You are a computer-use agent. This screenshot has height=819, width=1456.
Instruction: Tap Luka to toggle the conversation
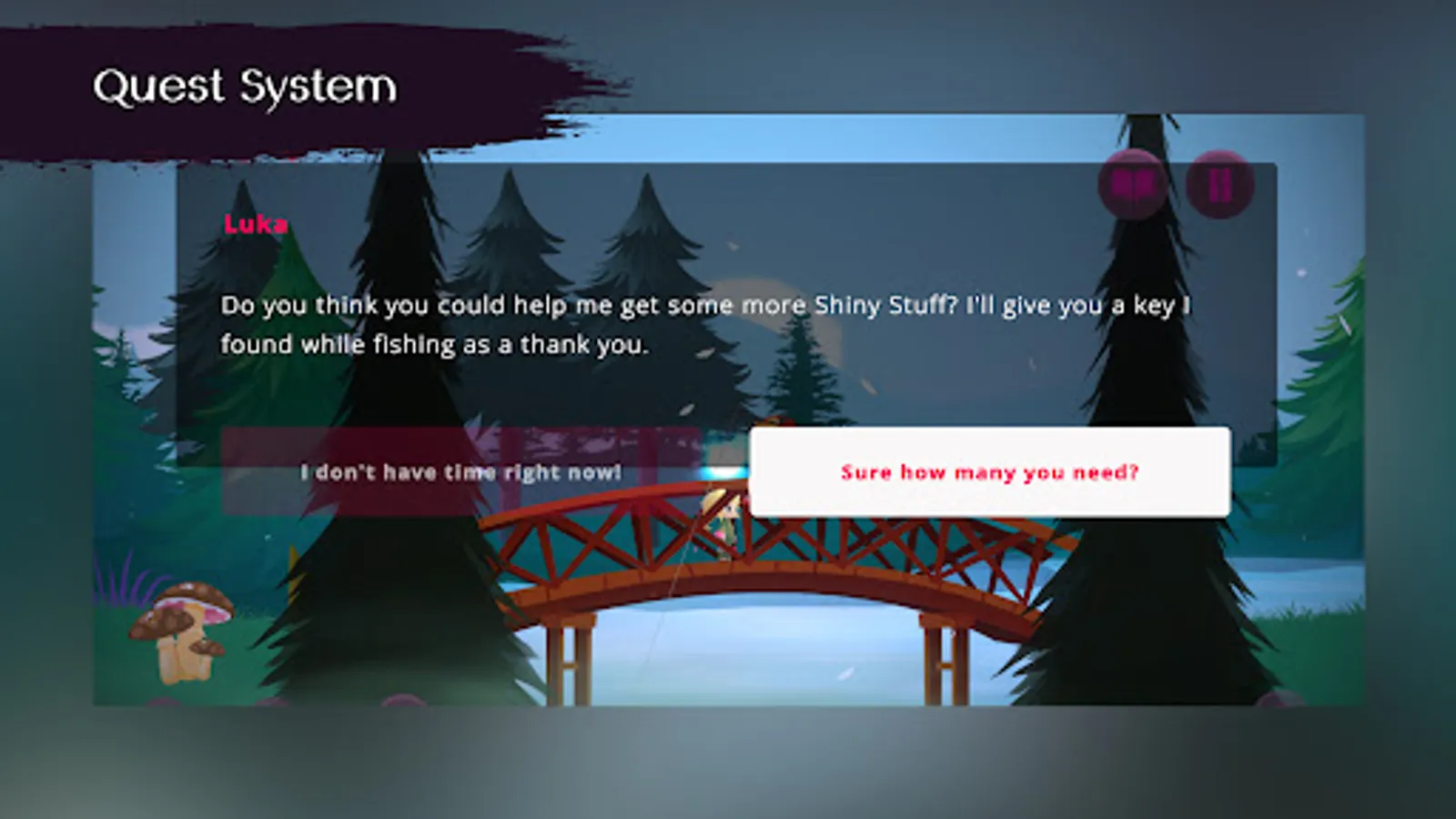(x=256, y=225)
